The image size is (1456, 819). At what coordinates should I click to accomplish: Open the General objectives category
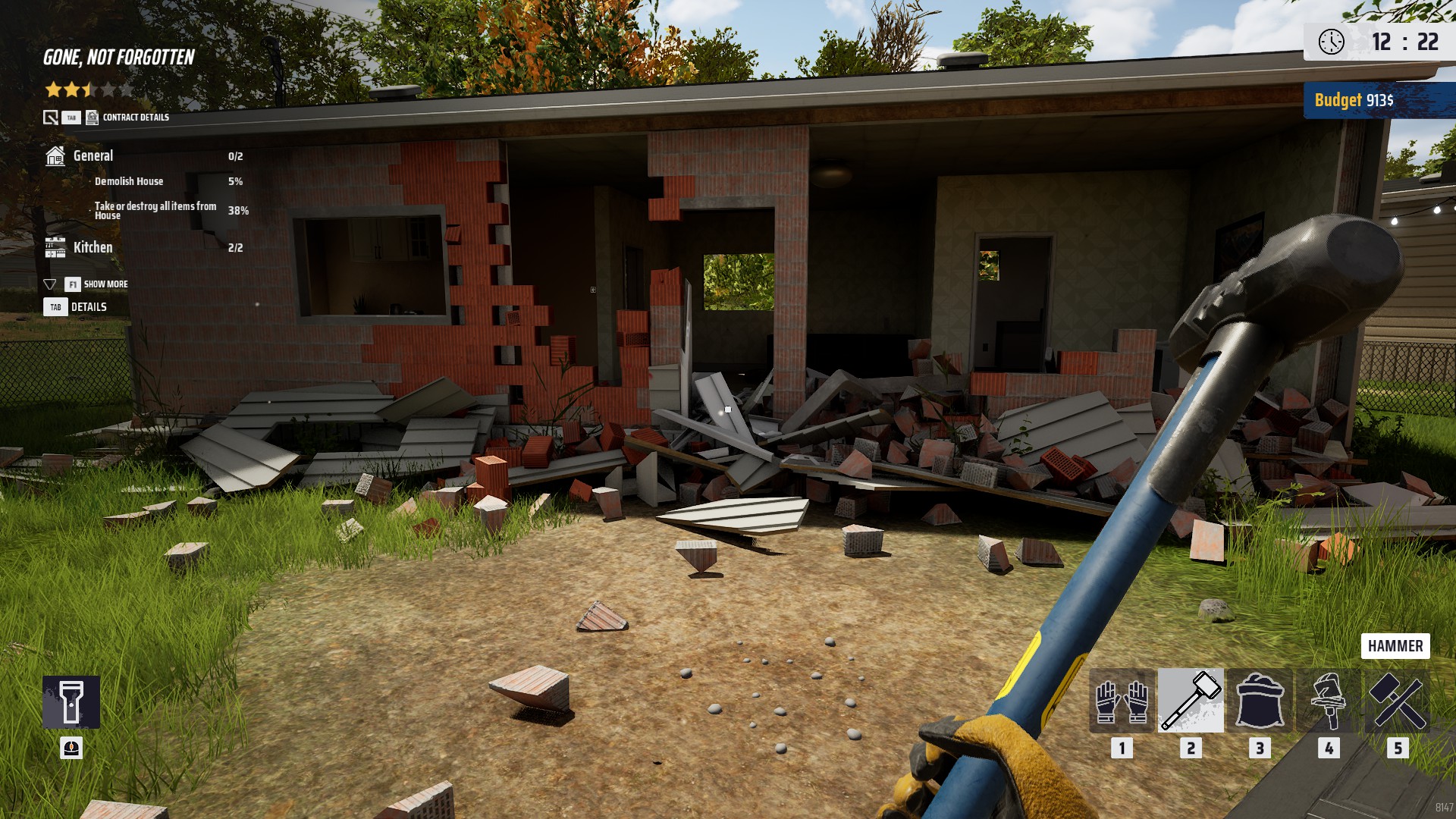point(93,156)
